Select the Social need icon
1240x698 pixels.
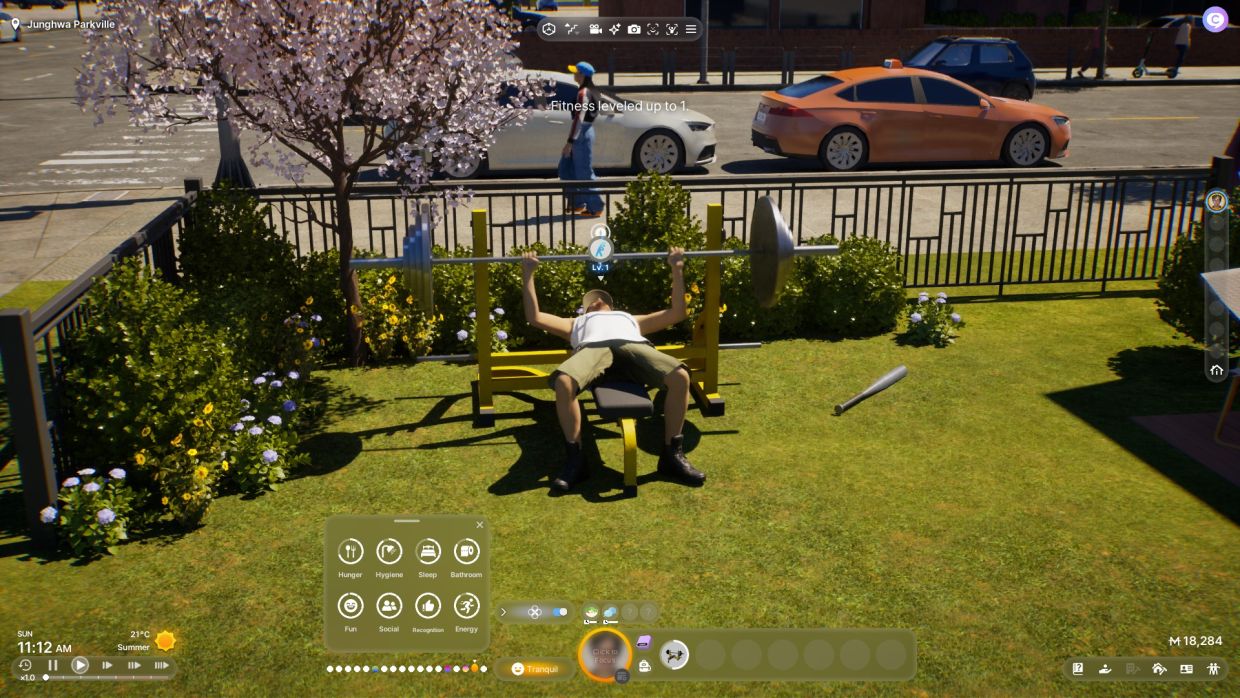[x=389, y=605]
